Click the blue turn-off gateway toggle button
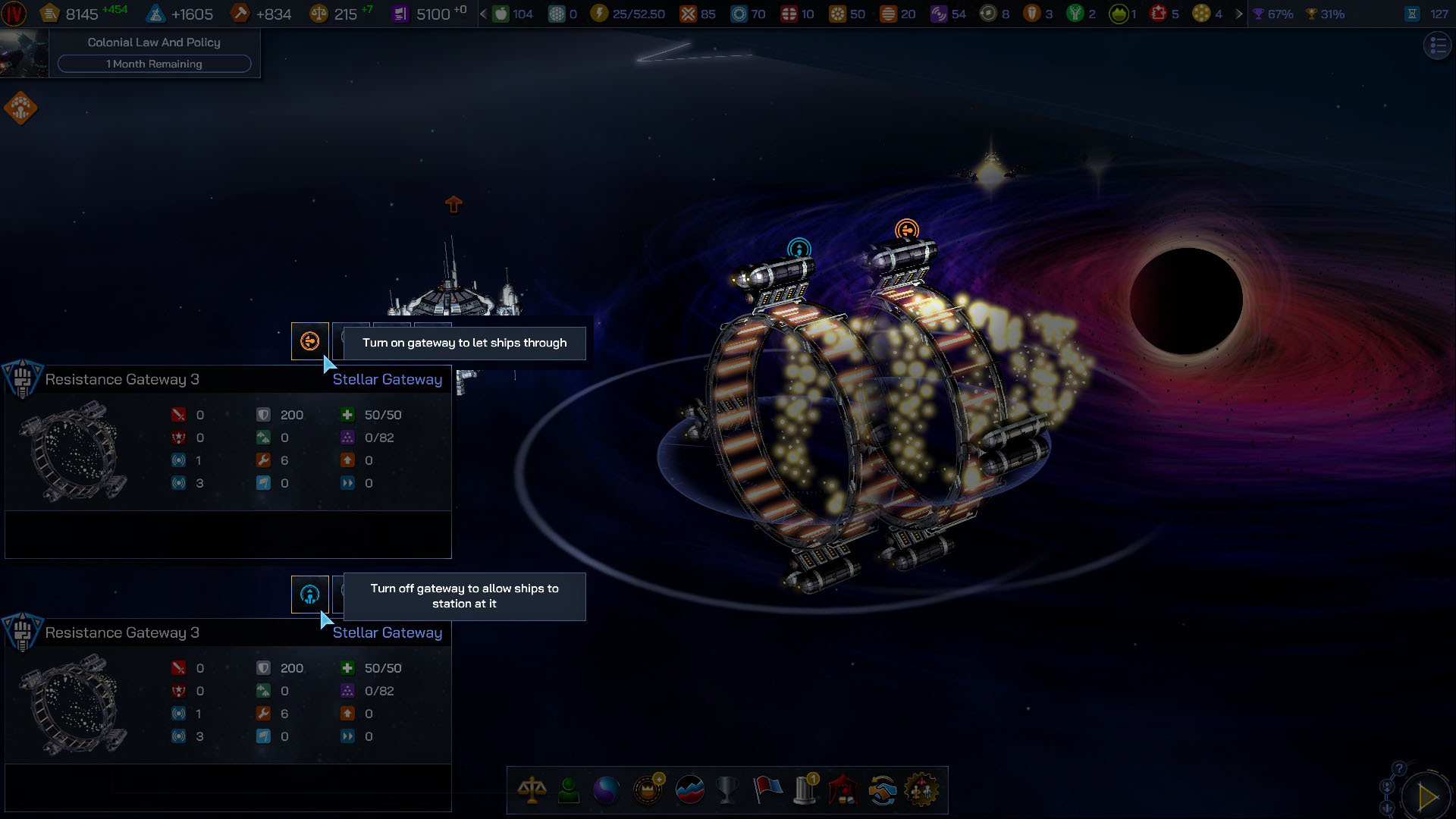1456x819 pixels. (x=309, y=595)
